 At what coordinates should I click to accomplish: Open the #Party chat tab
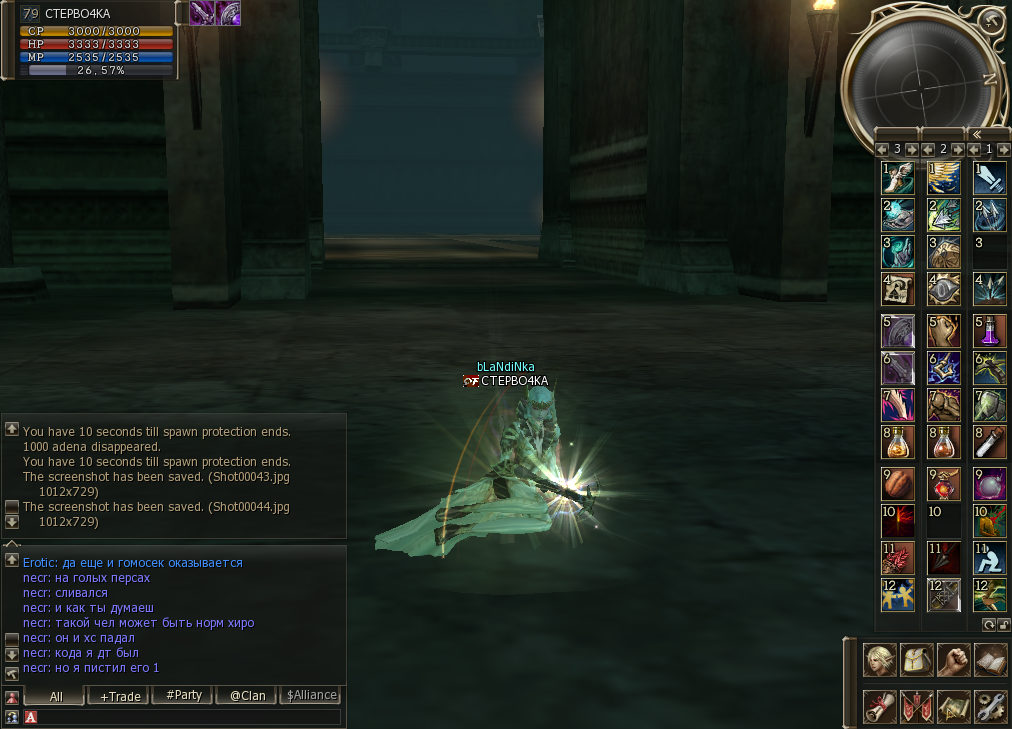tap(183, 696)
